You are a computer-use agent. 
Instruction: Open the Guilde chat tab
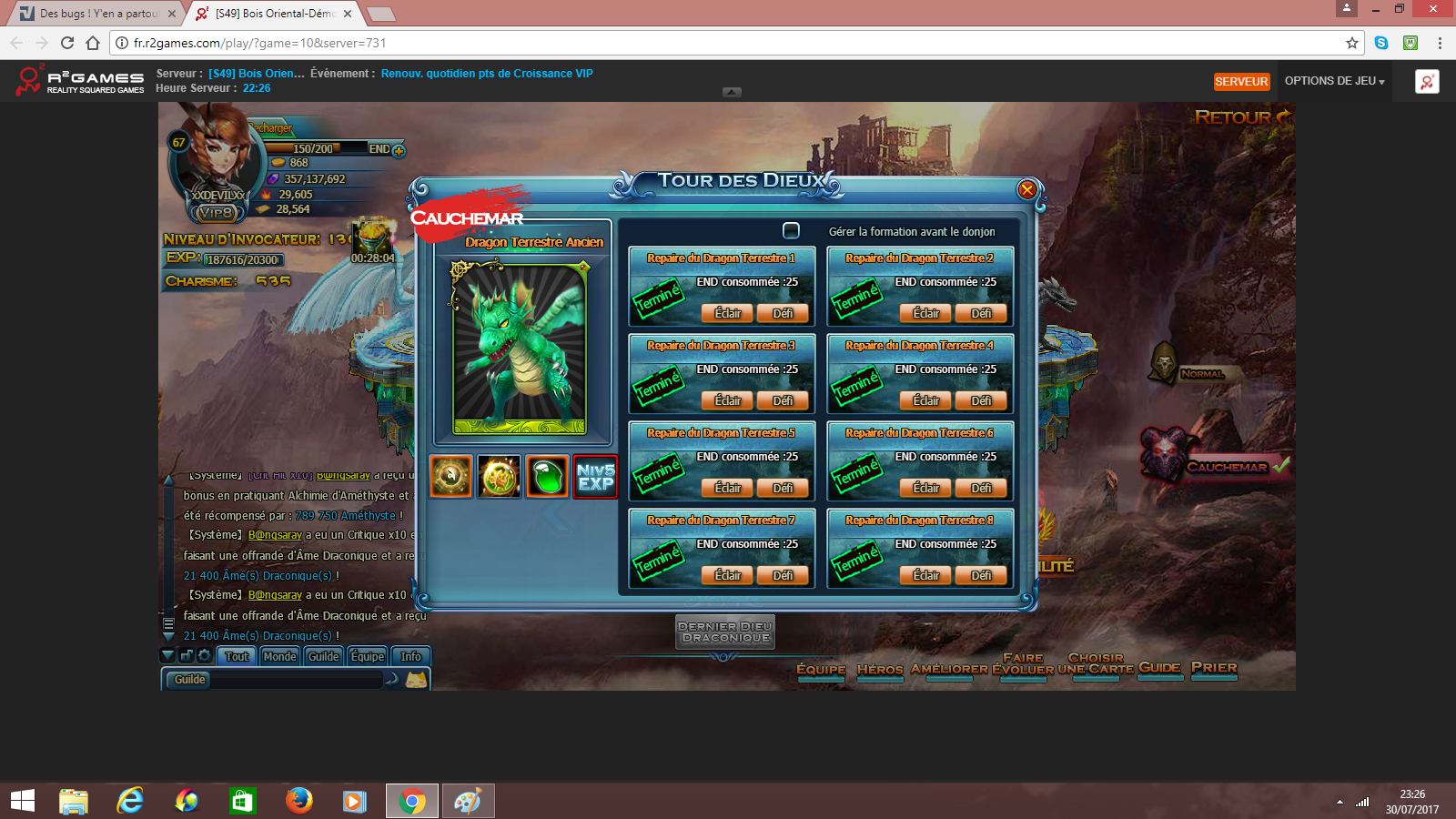323,656
